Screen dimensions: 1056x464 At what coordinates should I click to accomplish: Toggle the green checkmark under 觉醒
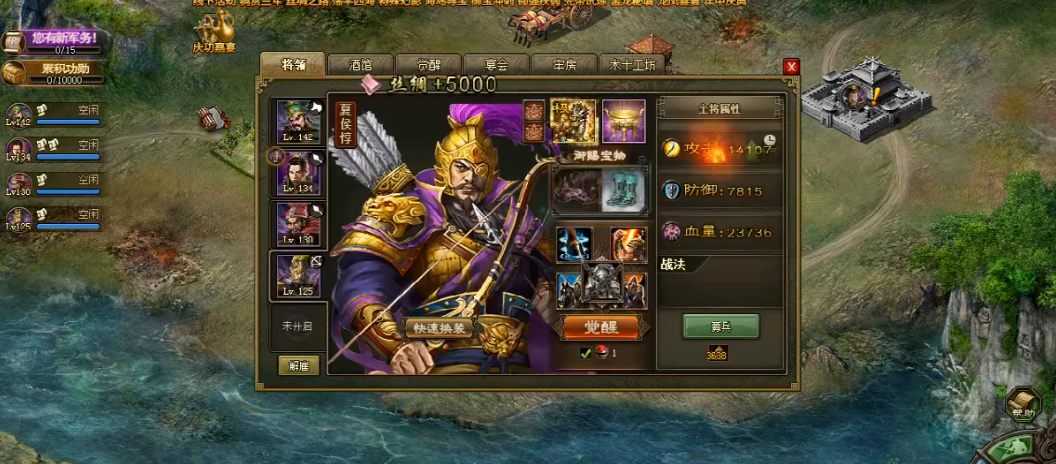(586, 353)
